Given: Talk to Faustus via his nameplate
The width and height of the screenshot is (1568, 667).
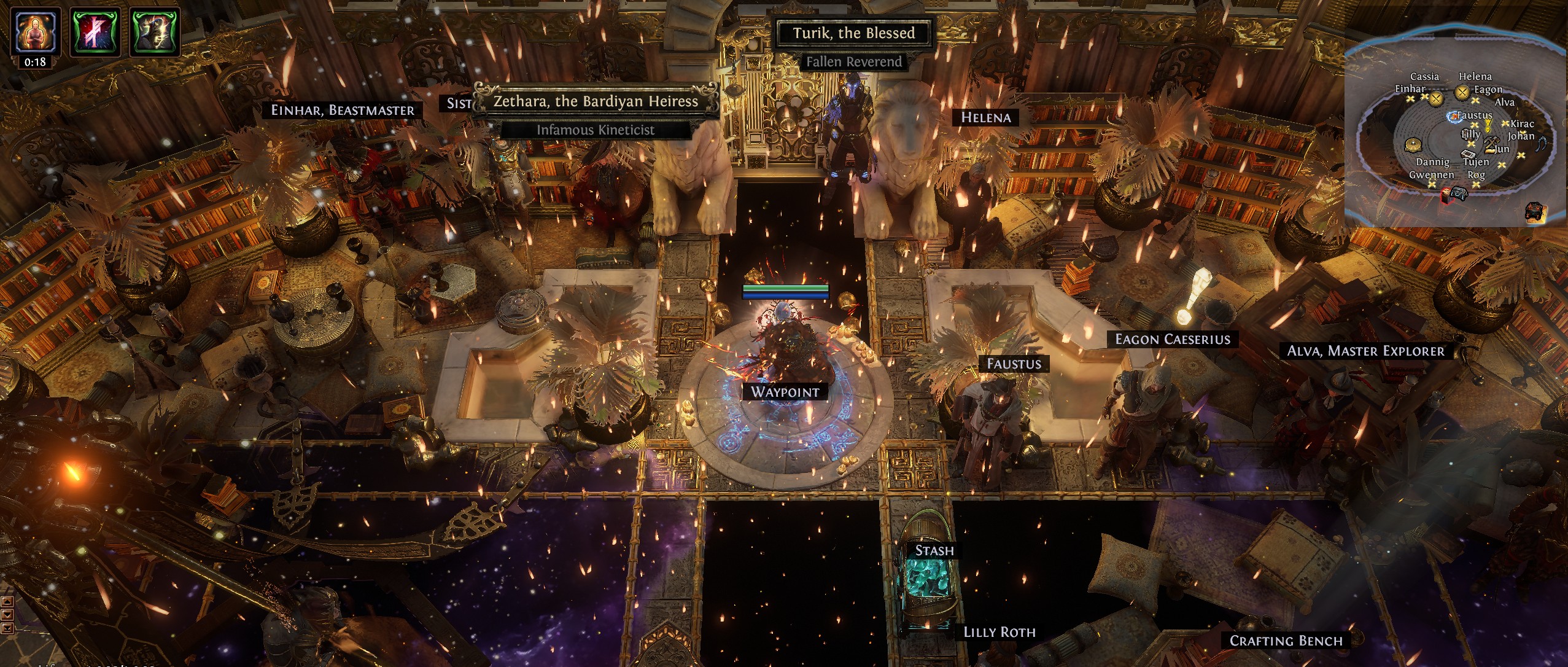Looking at the screenshot, I should click(1014, 364).
